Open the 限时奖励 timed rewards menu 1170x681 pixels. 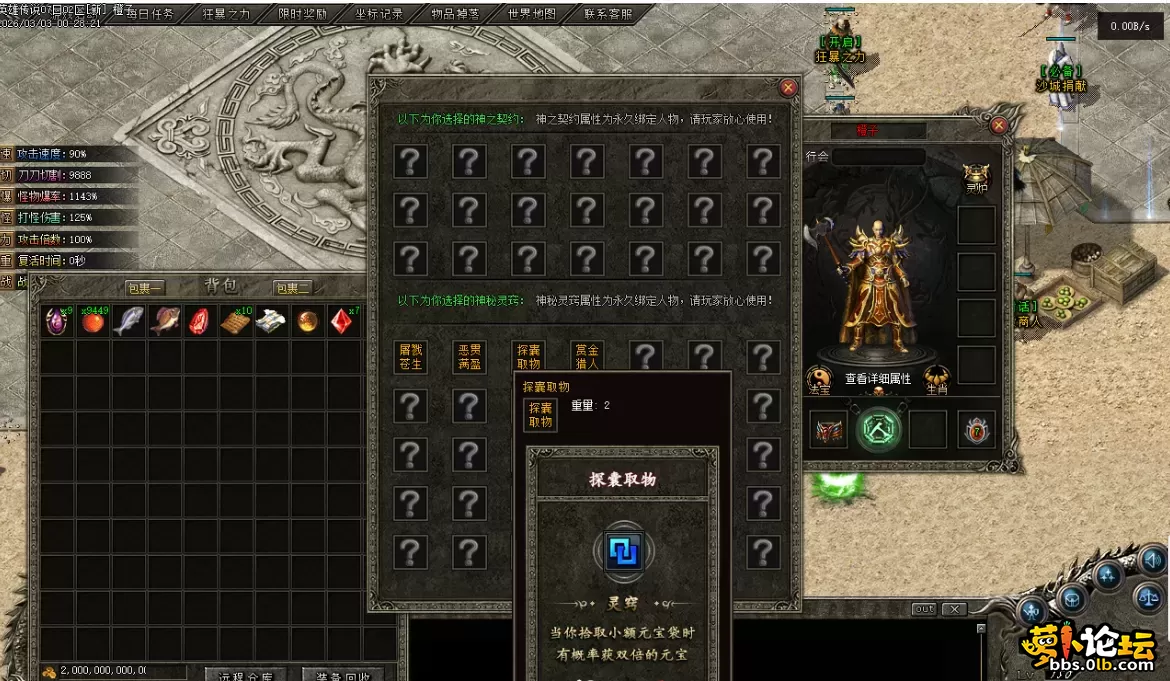point(303,14)
